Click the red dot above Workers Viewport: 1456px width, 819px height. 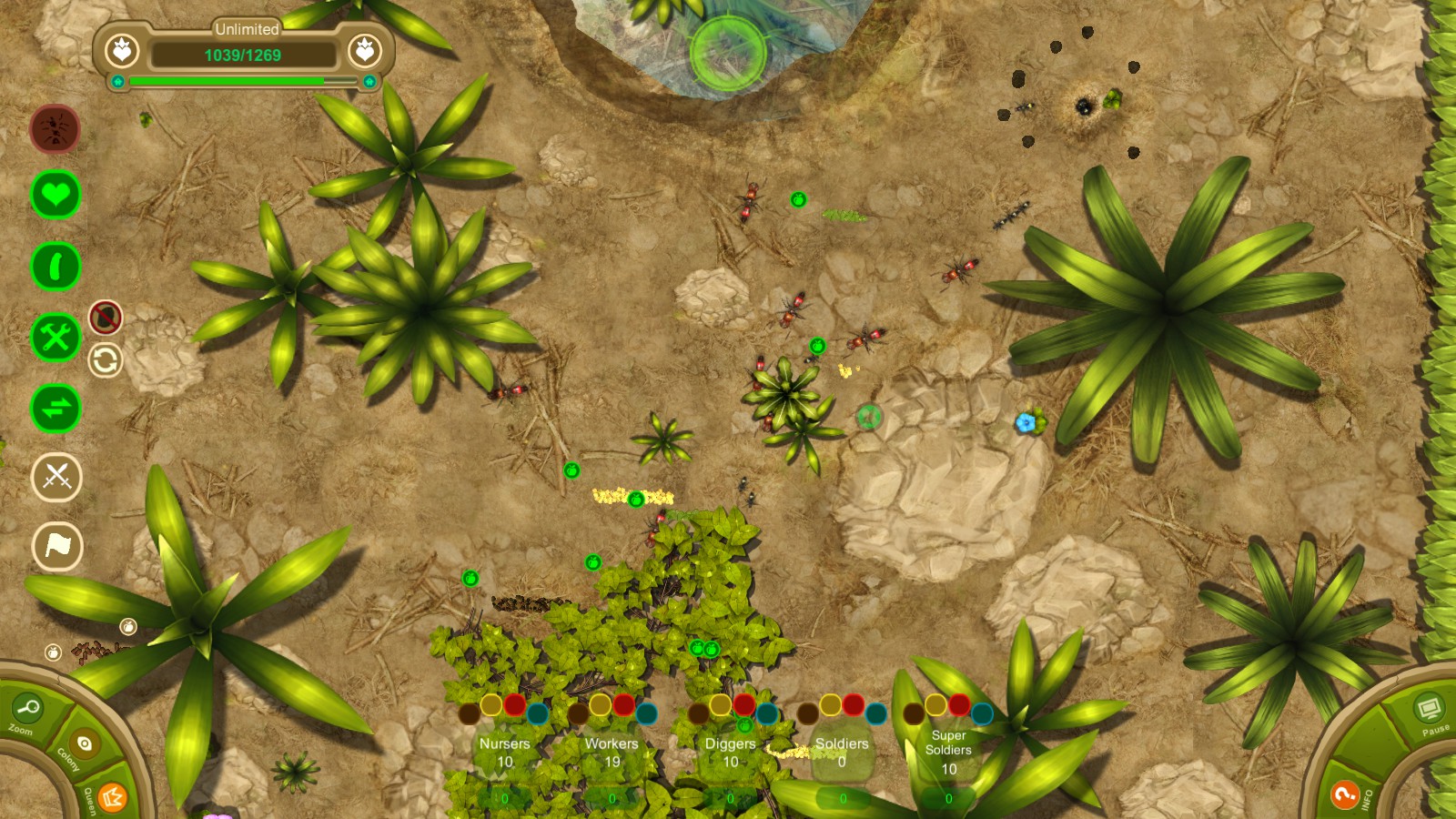tap(623, 704)
